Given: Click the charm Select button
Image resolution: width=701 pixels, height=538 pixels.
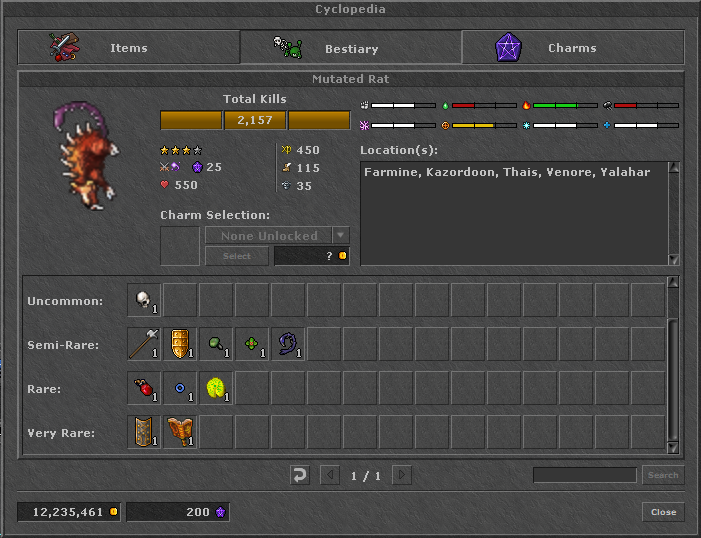Looking at the screenshot, I should pos(237,256).
